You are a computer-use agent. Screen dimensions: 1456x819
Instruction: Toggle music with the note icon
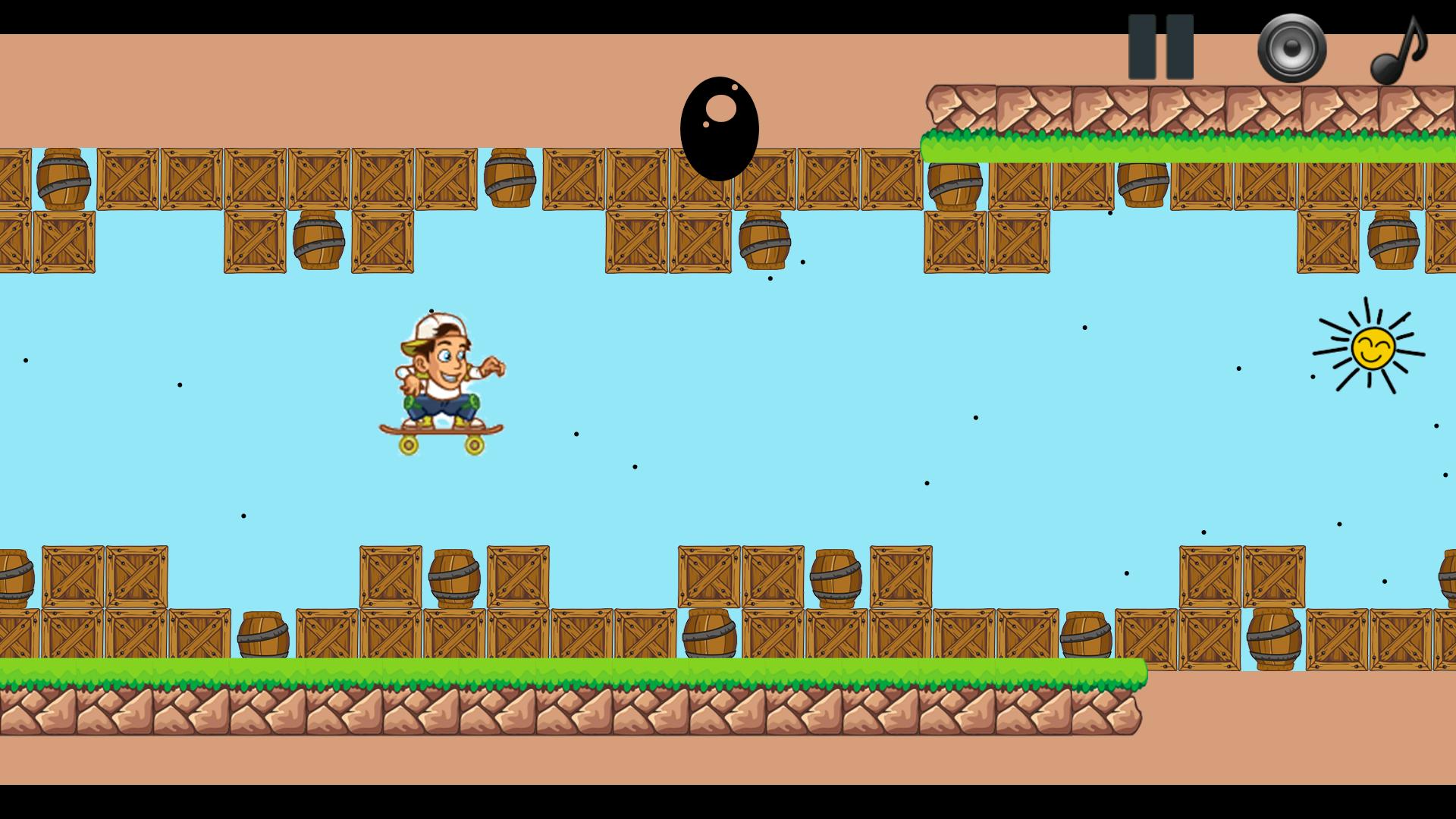(1398, 50)
